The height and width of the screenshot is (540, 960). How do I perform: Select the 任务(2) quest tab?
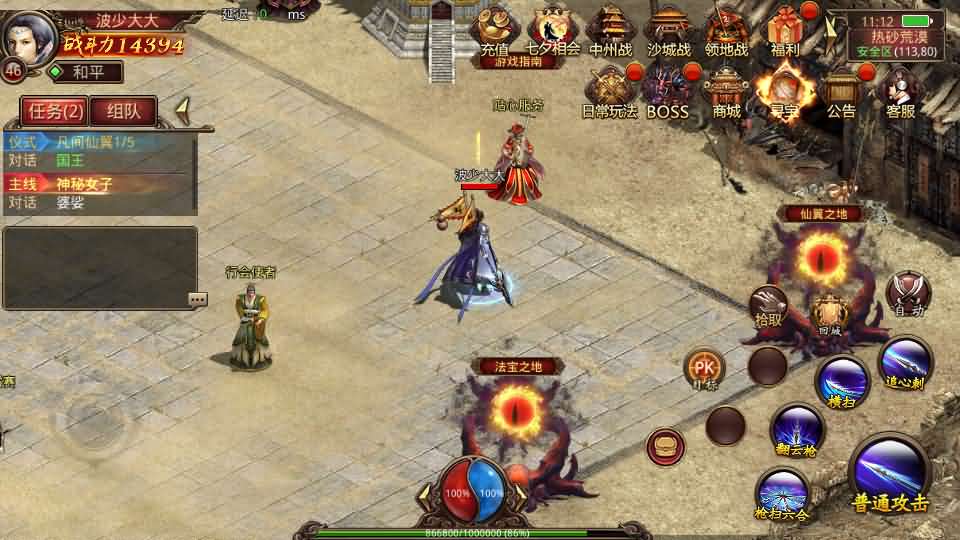click(x=54, y=111)
